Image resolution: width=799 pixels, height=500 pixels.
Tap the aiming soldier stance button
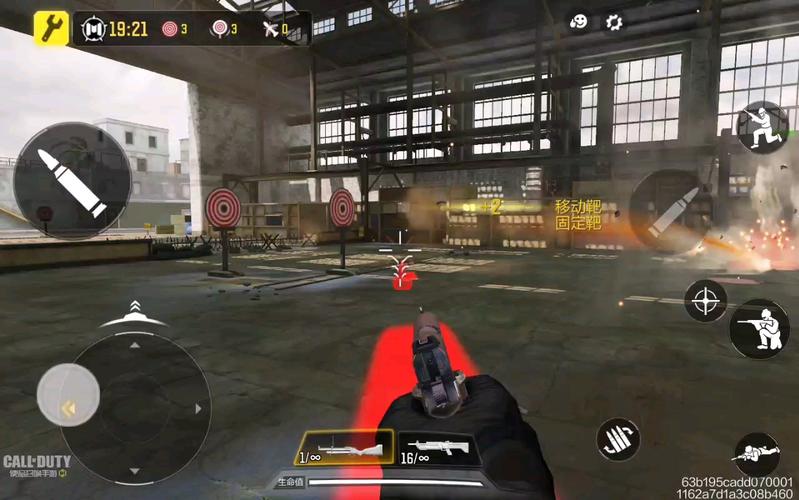(758, 329)
